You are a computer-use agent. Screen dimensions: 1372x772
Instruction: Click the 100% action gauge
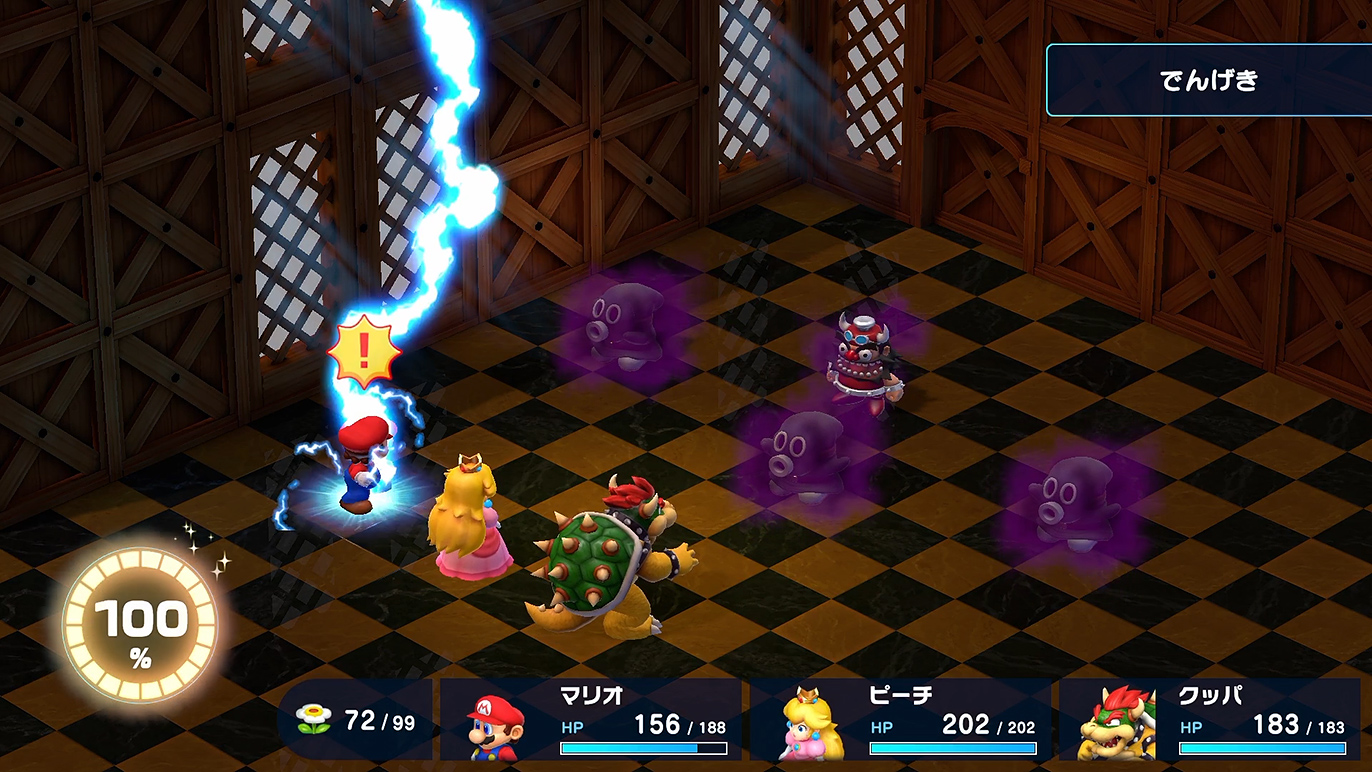click(x=140, y=628)
